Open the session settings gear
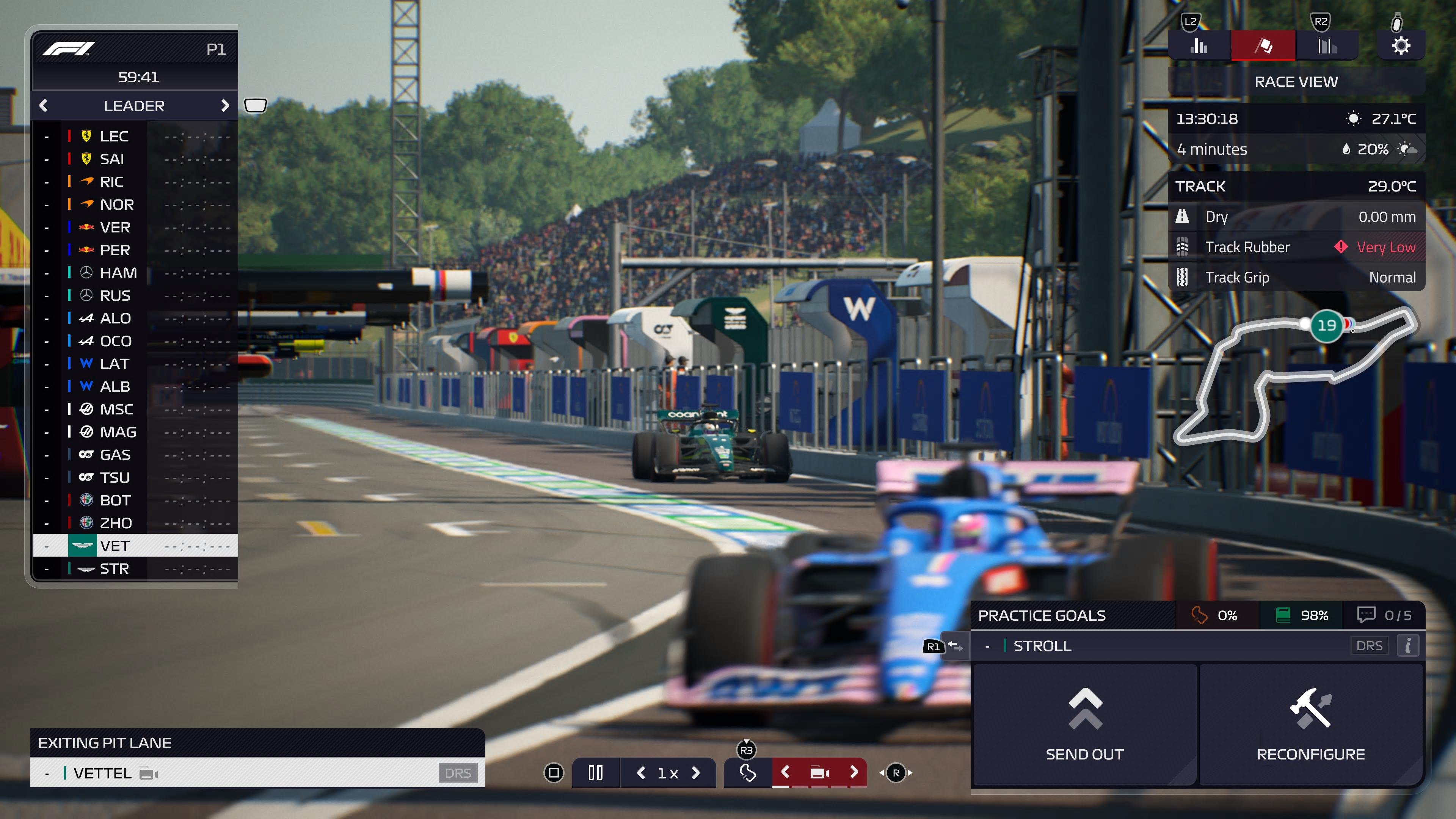1456x819 pixels. click(1402, 45)
